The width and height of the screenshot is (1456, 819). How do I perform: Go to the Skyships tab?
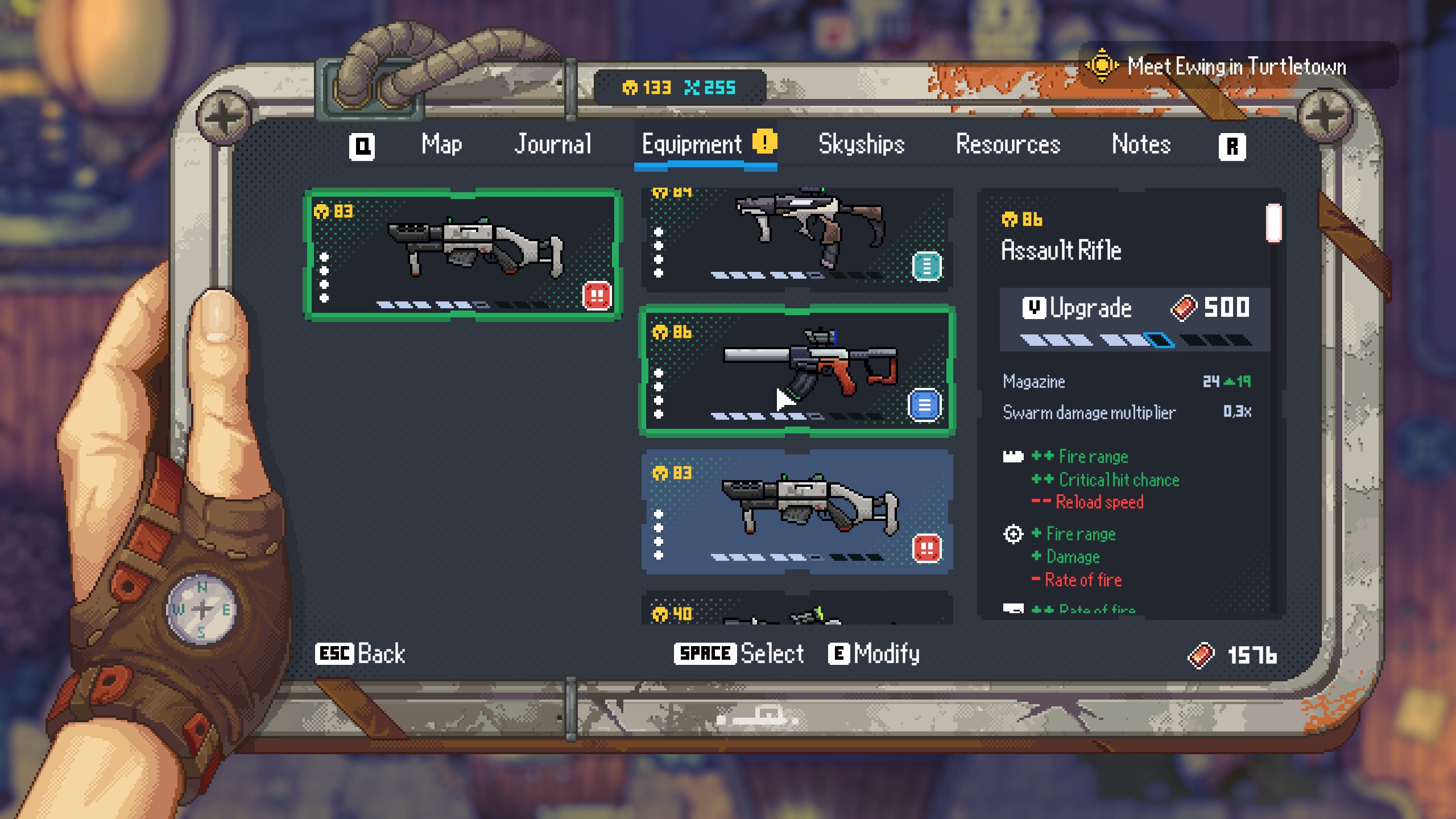(x=861, y=144)
